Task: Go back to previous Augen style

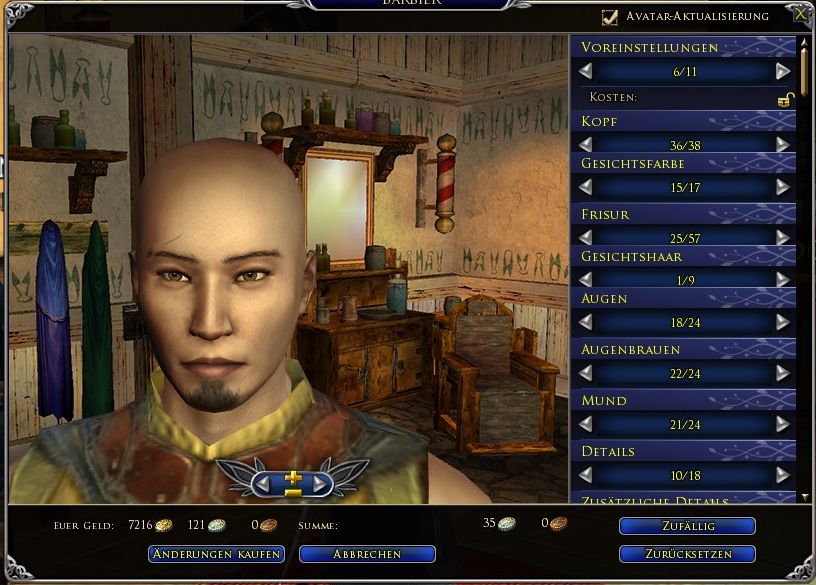Action: [586, 322]
